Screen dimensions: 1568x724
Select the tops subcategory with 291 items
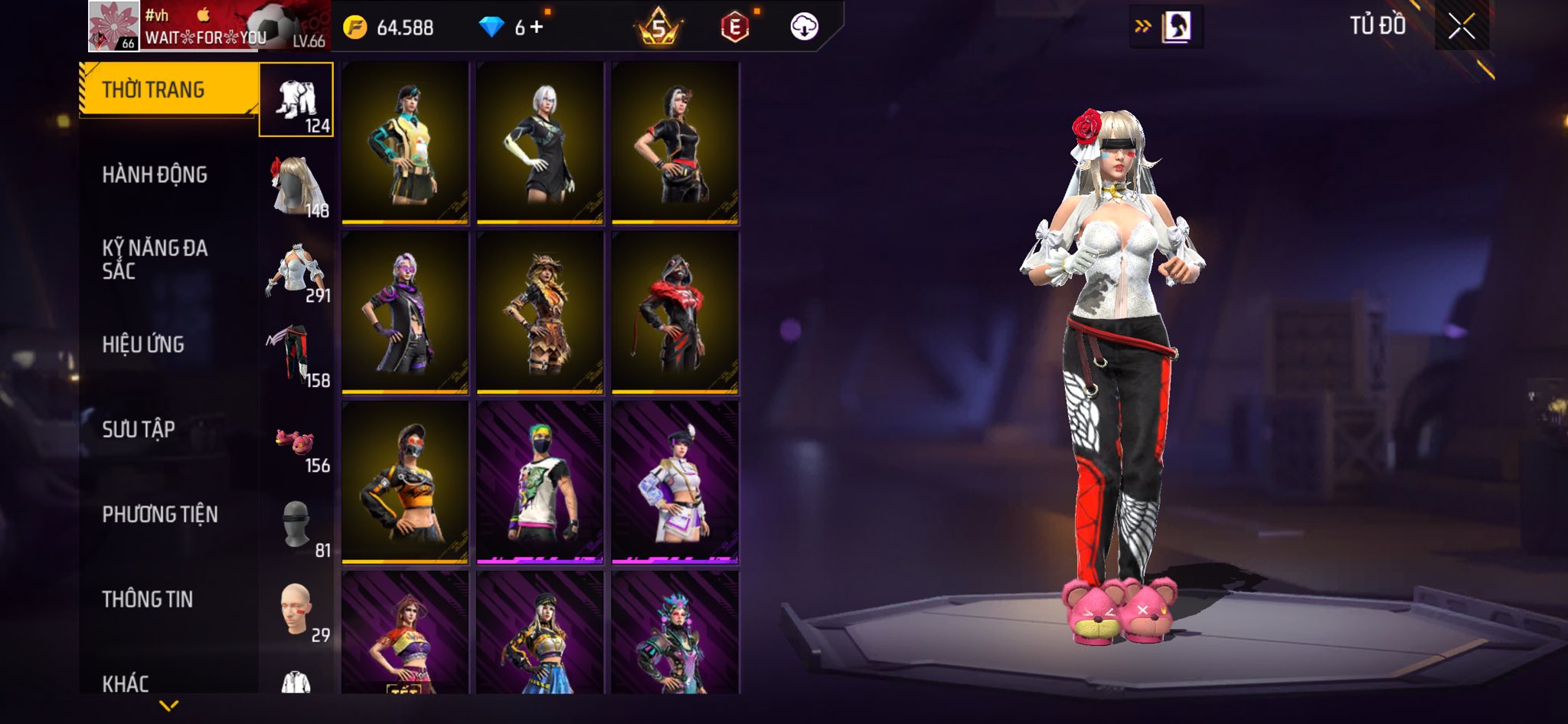296,270
